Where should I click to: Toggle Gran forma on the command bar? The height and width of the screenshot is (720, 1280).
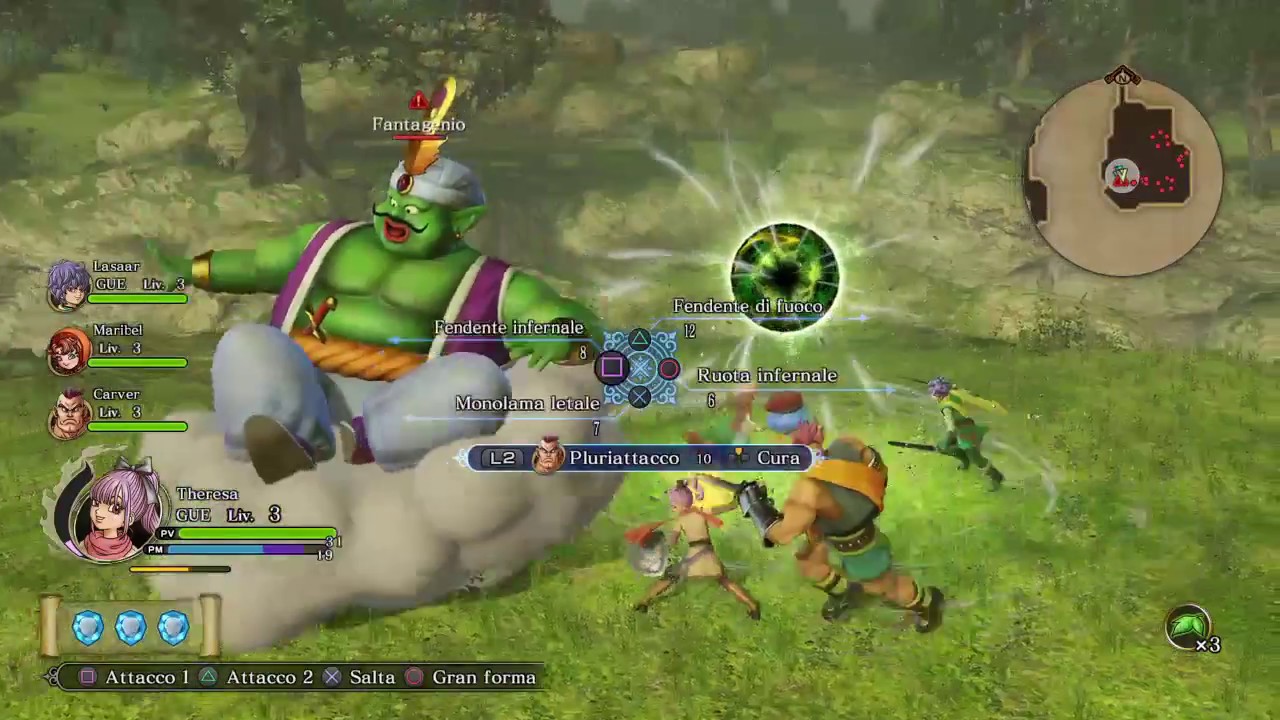coord(484,677)
